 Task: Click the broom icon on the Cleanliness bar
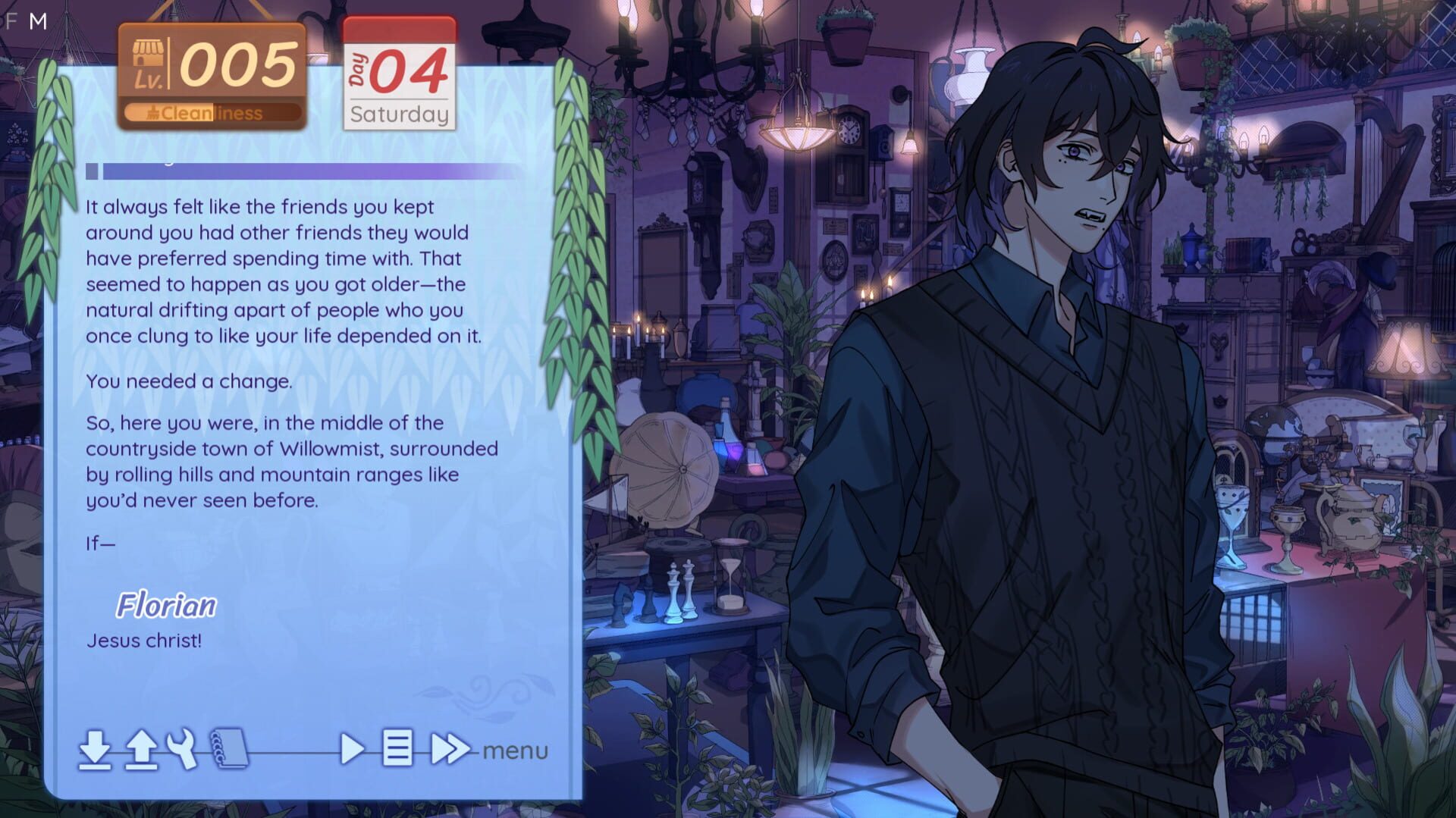coord(155,114)
